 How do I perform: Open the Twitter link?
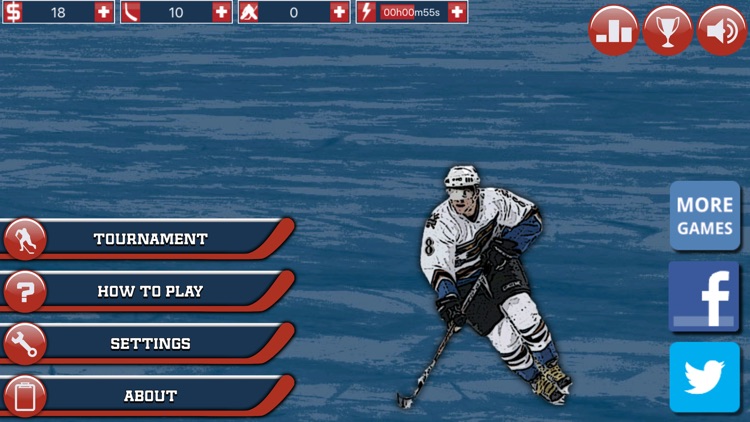pos(705,377)
